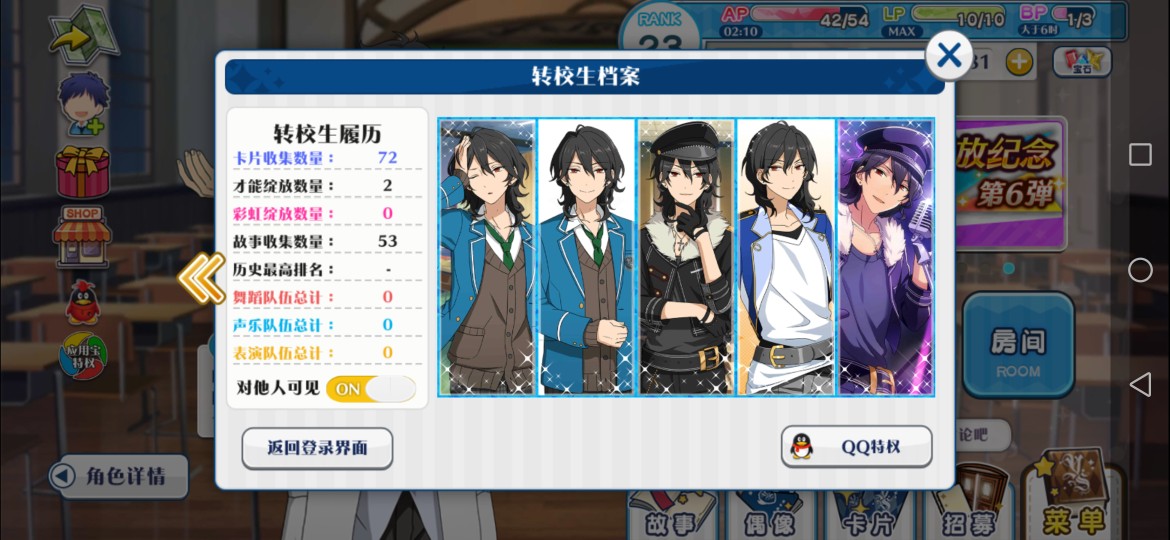1170x540 pixels.
Task: Click the yellow double-arrow collapse button
Action: coord(201,277)
